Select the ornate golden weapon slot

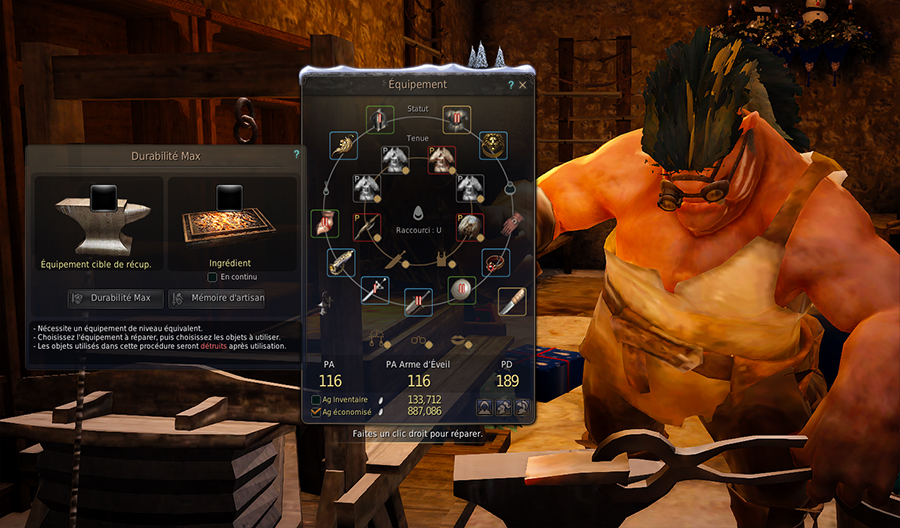point(341,264)
